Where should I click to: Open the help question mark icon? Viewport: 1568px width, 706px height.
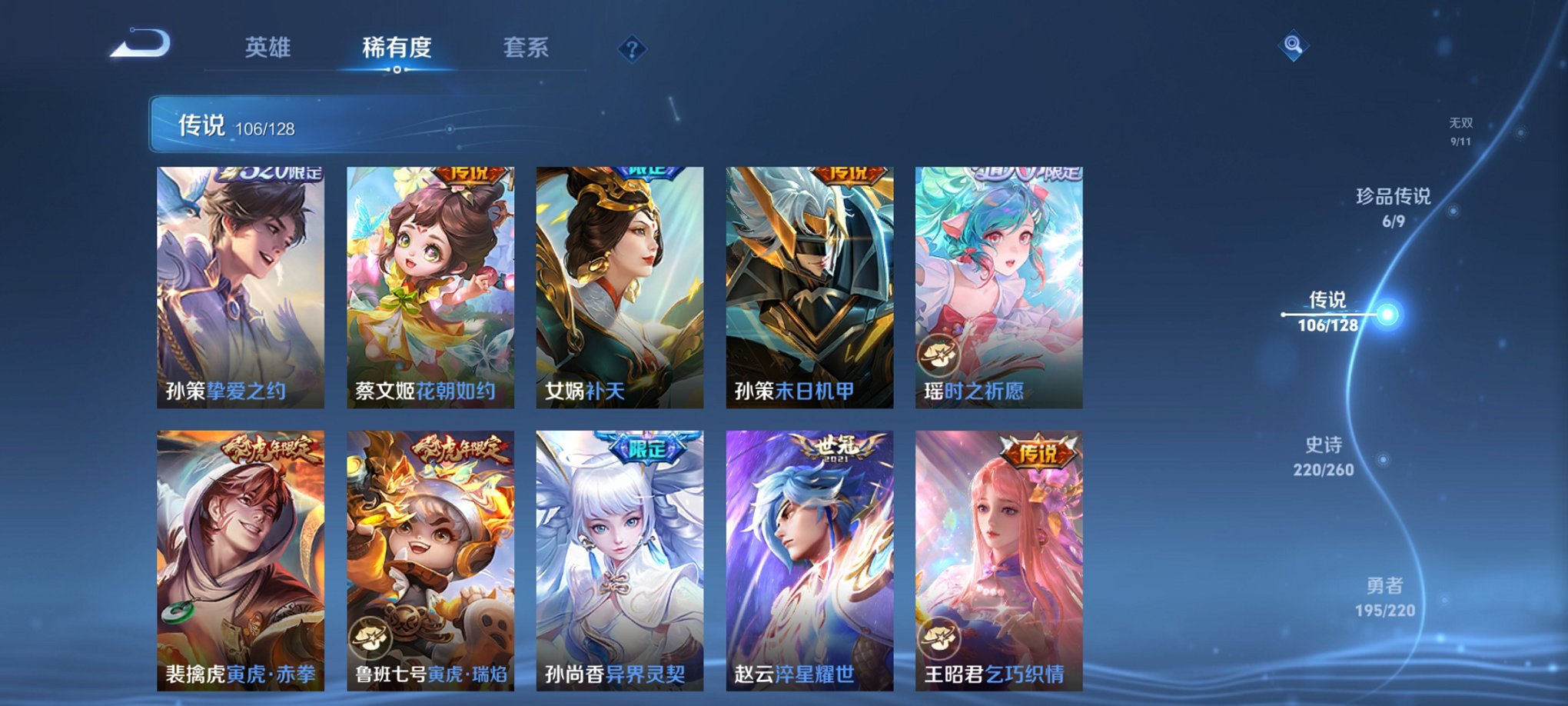(x=632, y=50)
